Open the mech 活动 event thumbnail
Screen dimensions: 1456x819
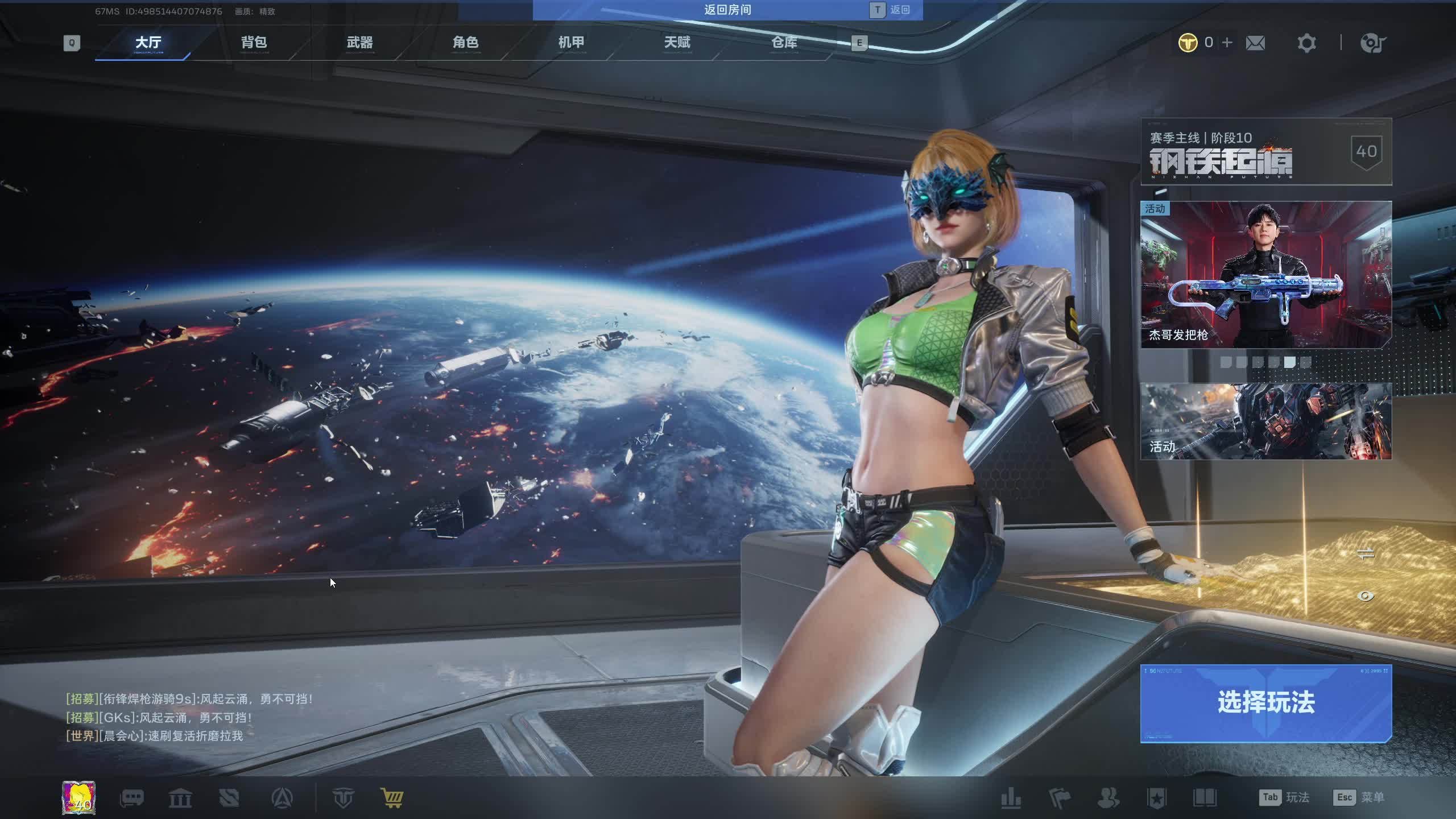coord(1266,421)
